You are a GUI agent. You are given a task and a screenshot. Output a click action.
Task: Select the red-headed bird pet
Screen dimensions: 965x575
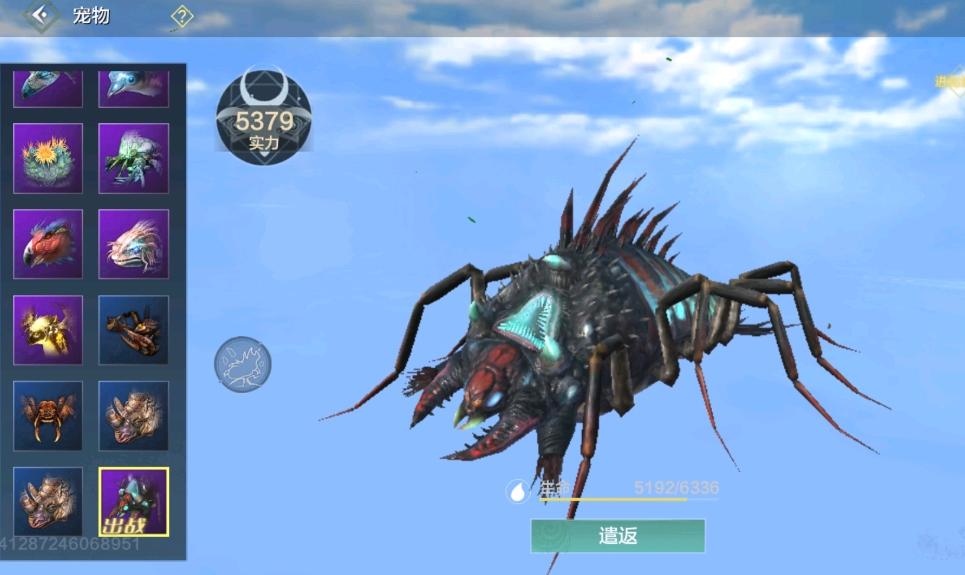pyautogui.click(x=48, y=244)
